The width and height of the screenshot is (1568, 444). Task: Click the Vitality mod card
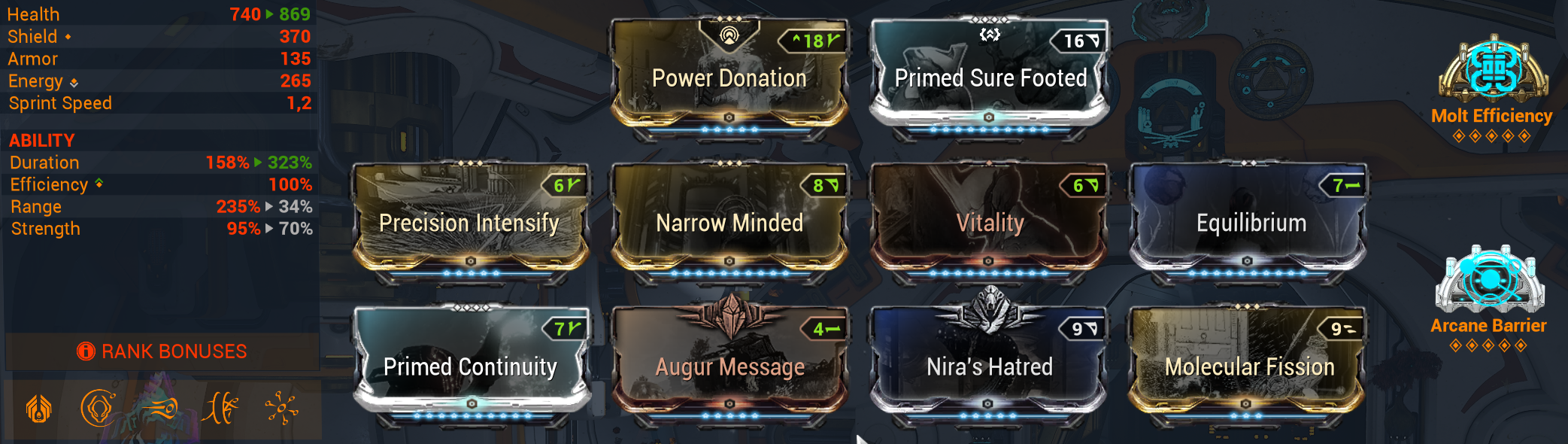(x=990, y=223)
